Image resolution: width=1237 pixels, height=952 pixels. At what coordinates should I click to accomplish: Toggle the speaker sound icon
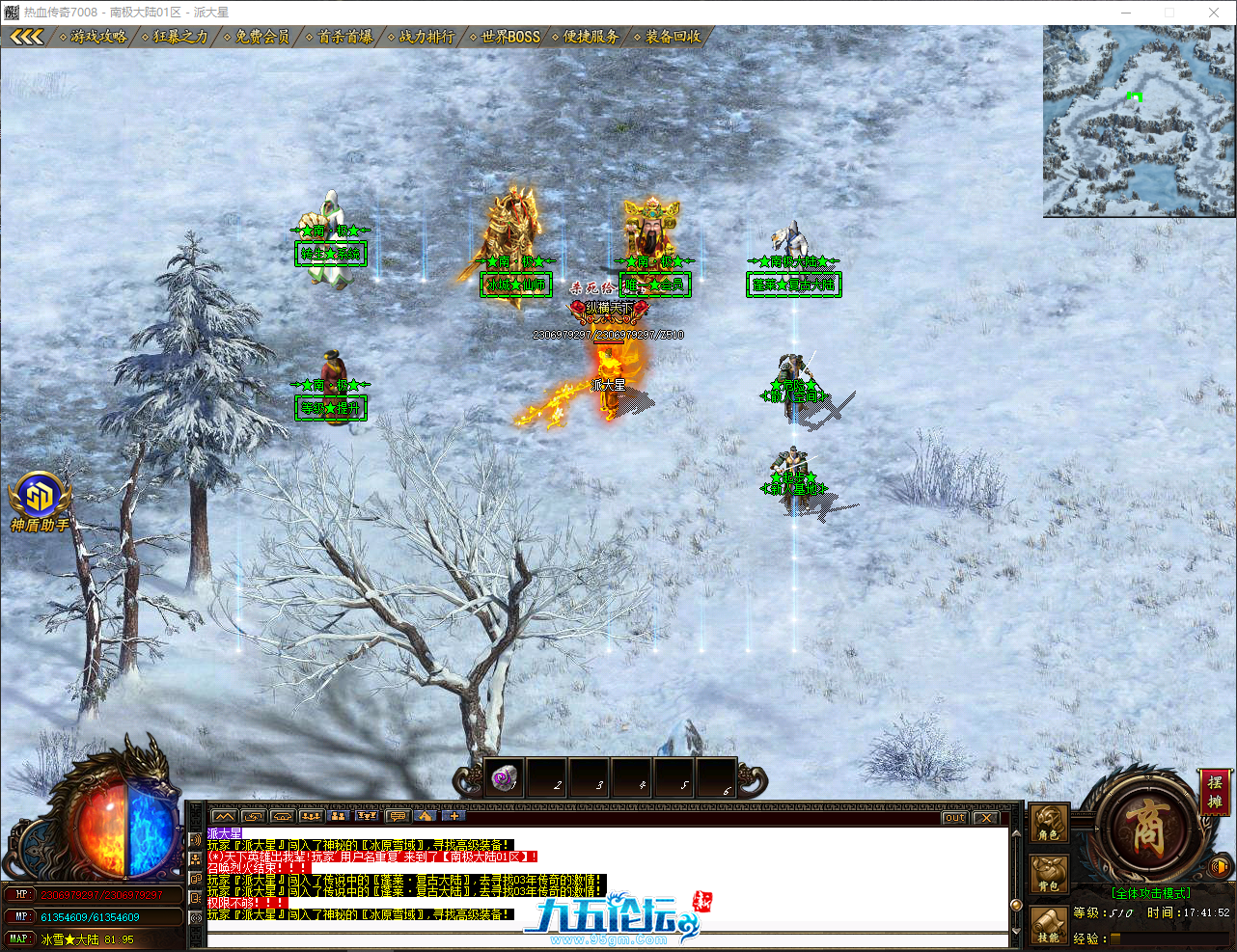pyautogui.click(x=1218, y=866)
